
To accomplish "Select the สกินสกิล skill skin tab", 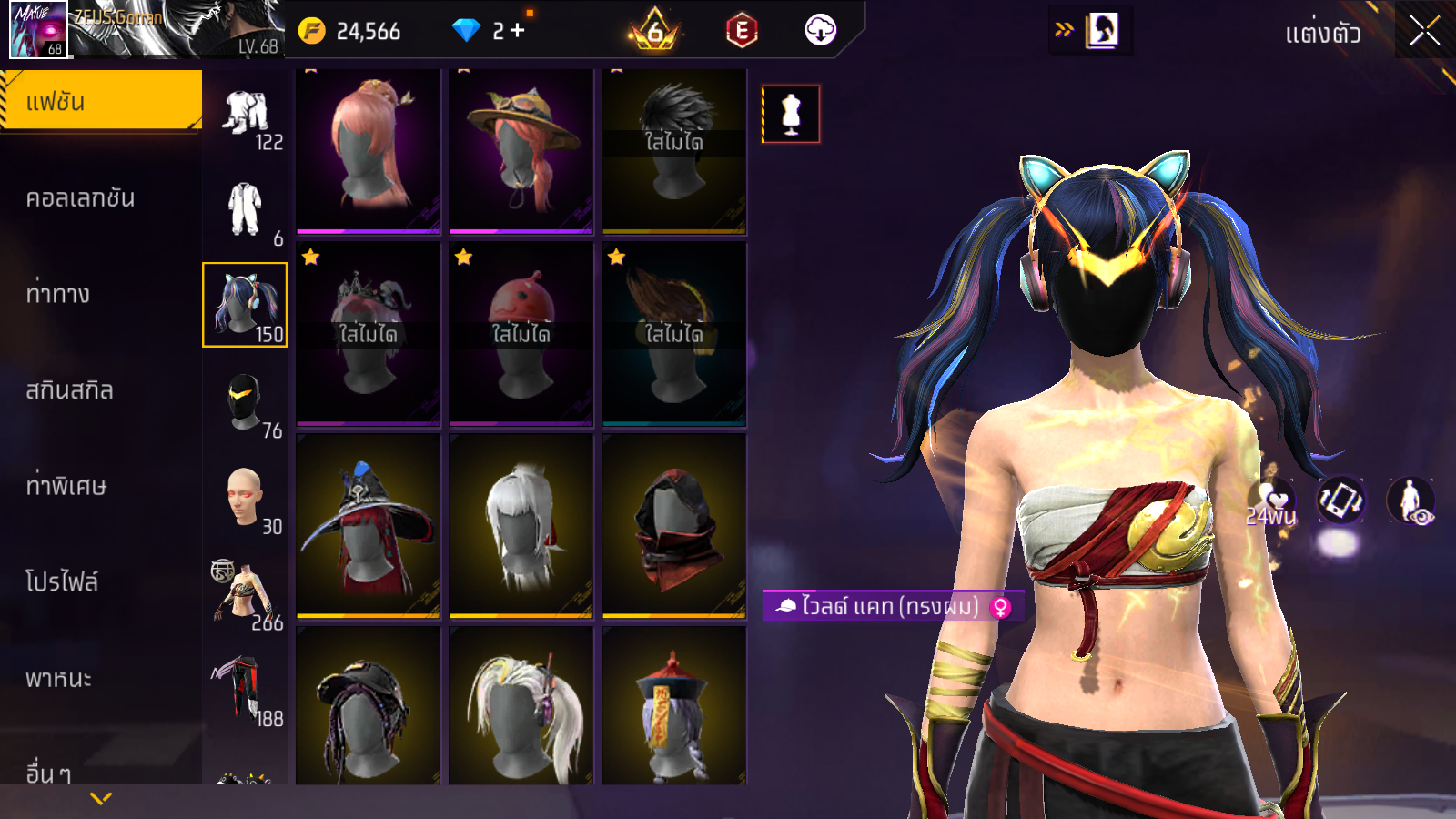I will pos(70,390).
